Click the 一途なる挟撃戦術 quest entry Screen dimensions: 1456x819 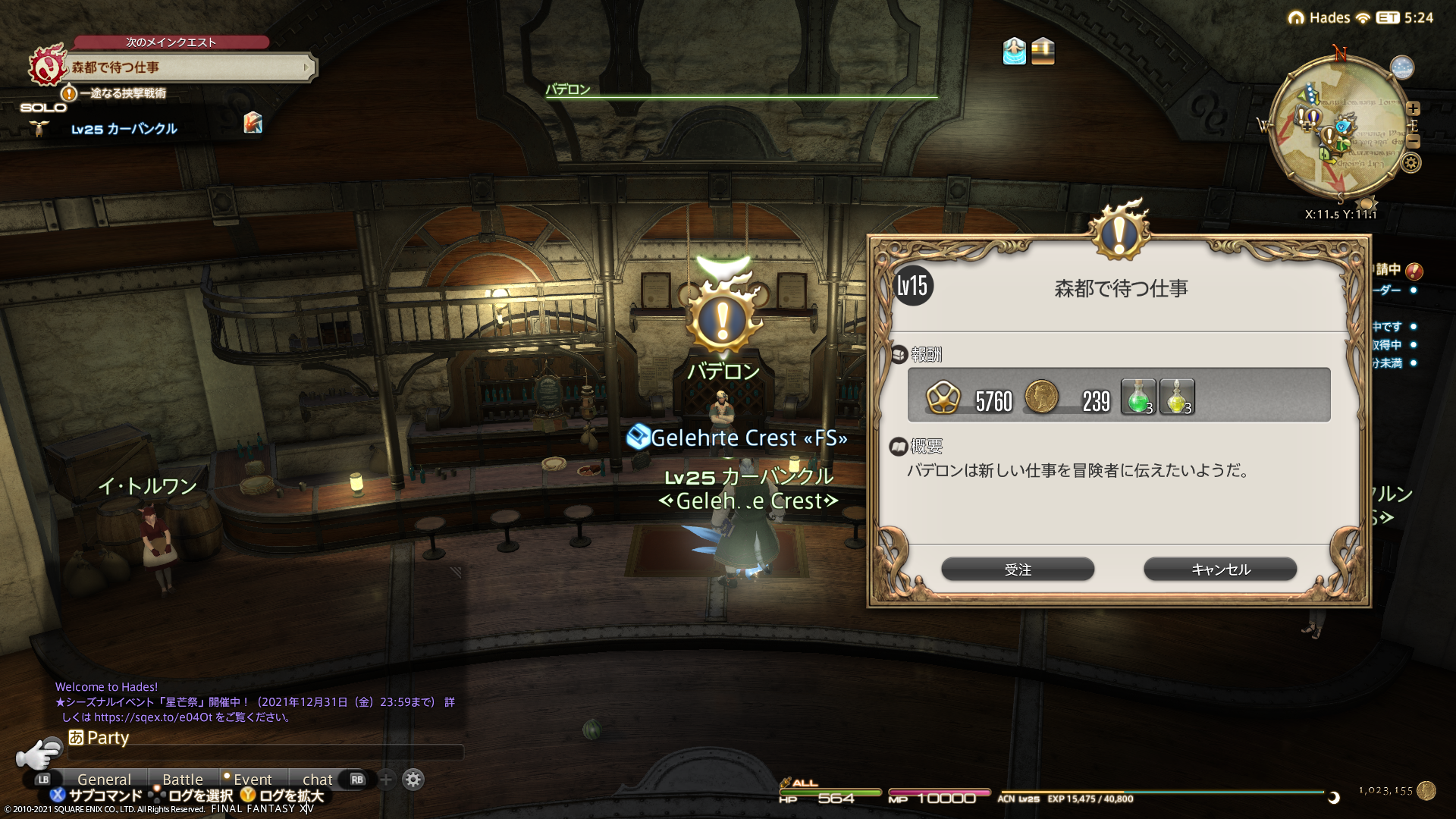click(x=121, y=93)
